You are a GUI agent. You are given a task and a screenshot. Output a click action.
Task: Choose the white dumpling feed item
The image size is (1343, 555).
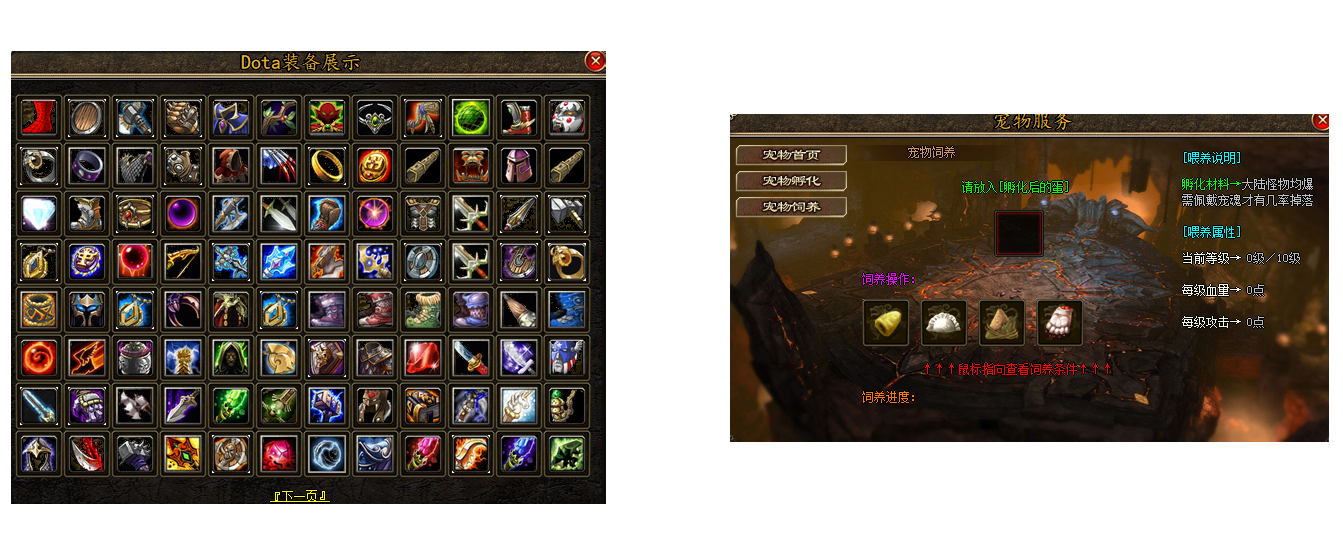943,323
